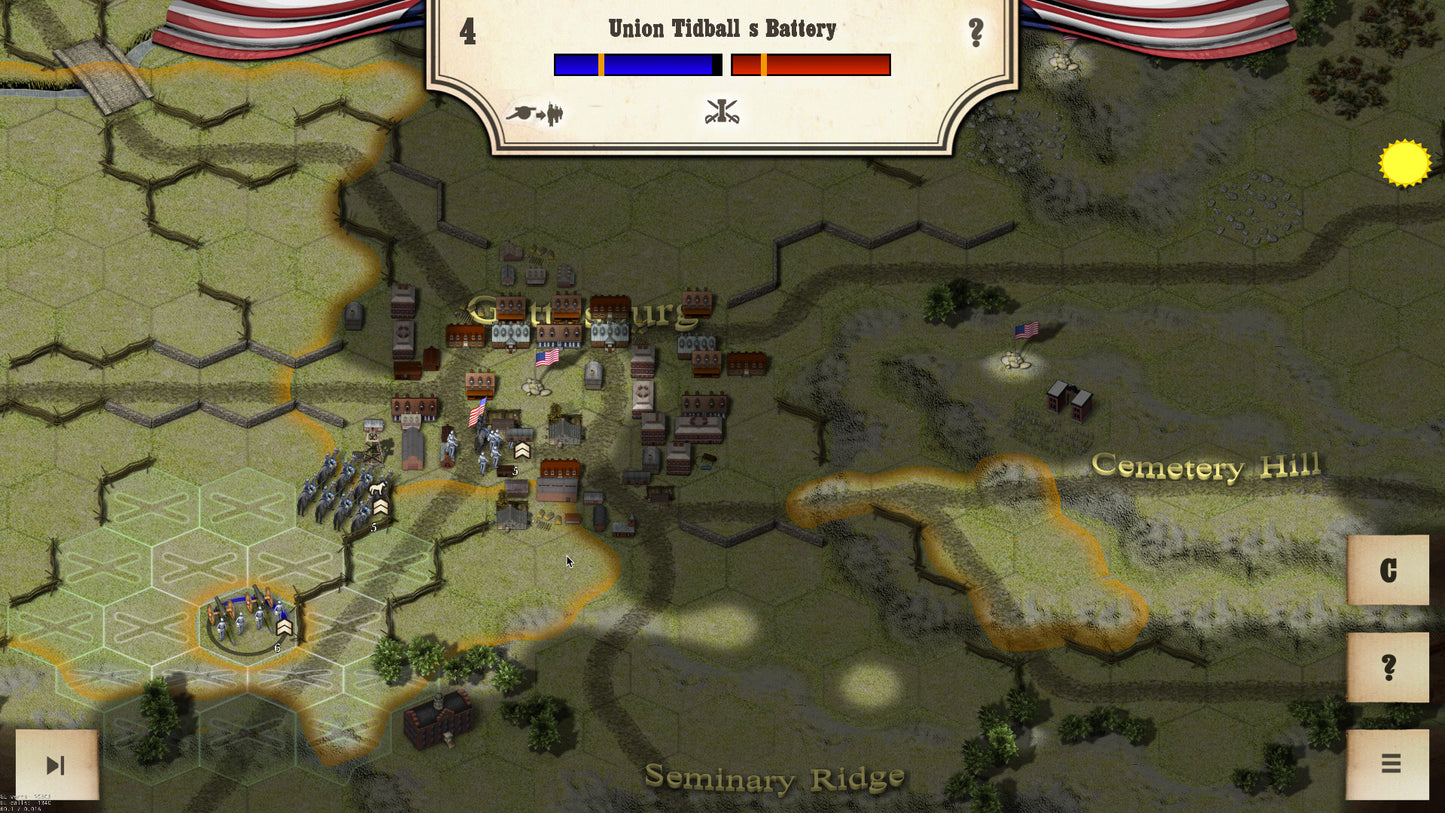The width and height of the screenshot is (1445, 813).
Task: Select the Union cavalry unit on horseback
Action: click(345, 493)
